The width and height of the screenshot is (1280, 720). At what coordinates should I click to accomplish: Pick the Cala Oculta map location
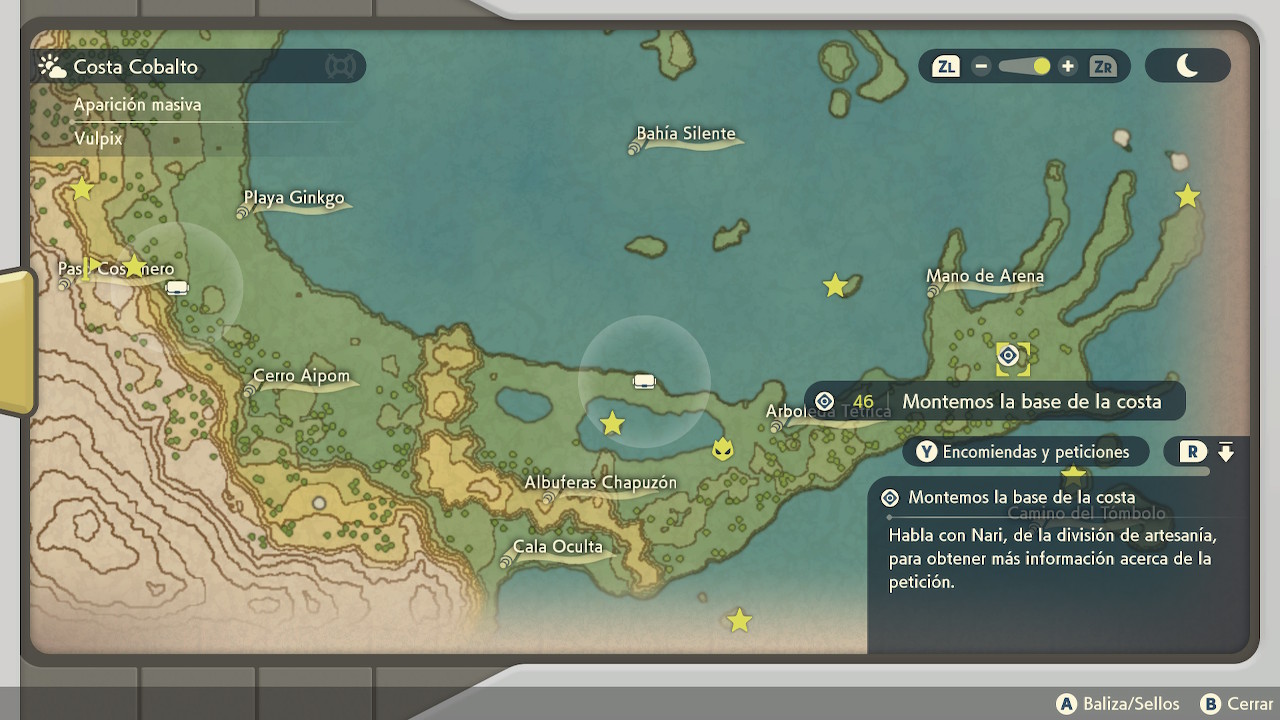pyautogui.click(x=557, y=547)
